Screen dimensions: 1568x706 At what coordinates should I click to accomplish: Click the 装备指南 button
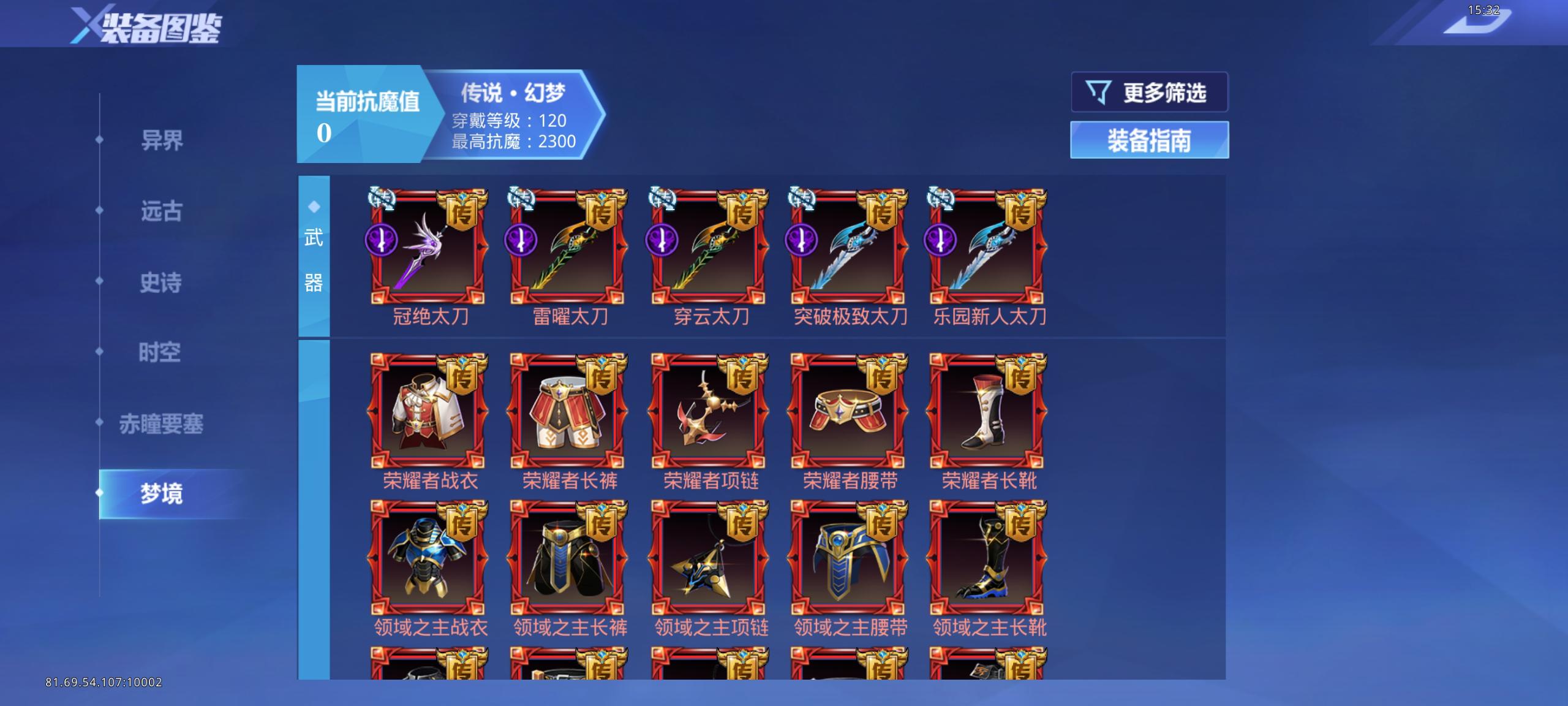pos(1148,139)
